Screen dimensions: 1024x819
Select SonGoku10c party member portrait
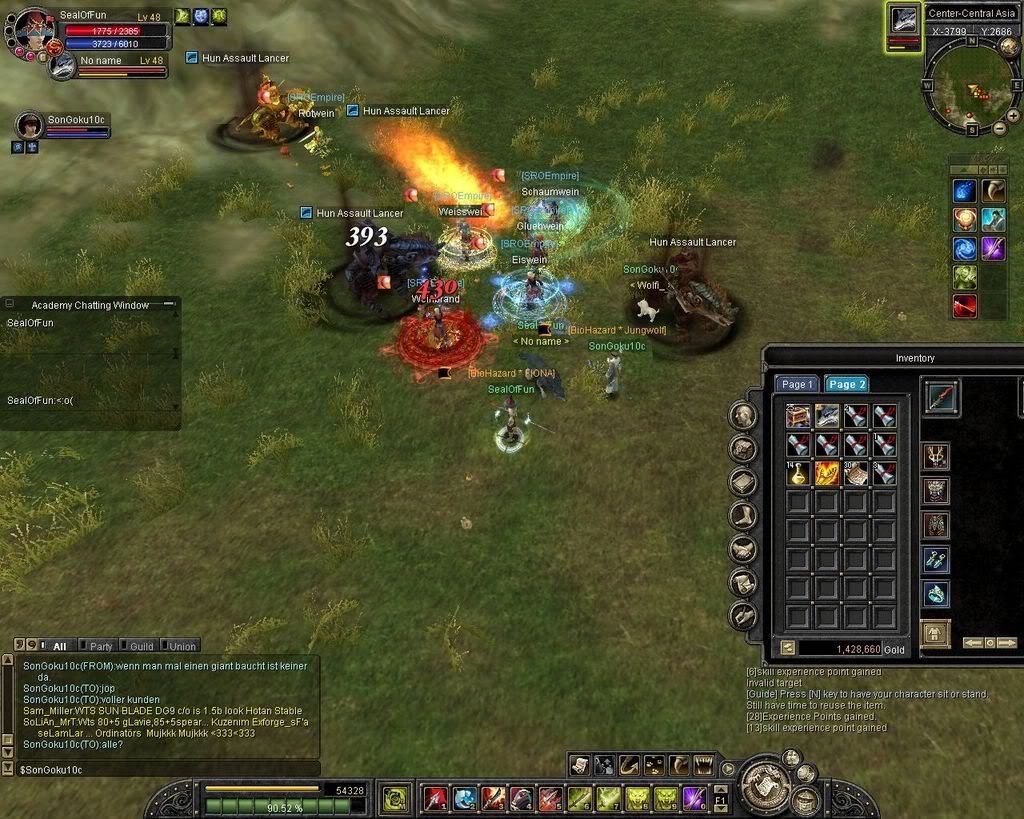tap(30, 125)
